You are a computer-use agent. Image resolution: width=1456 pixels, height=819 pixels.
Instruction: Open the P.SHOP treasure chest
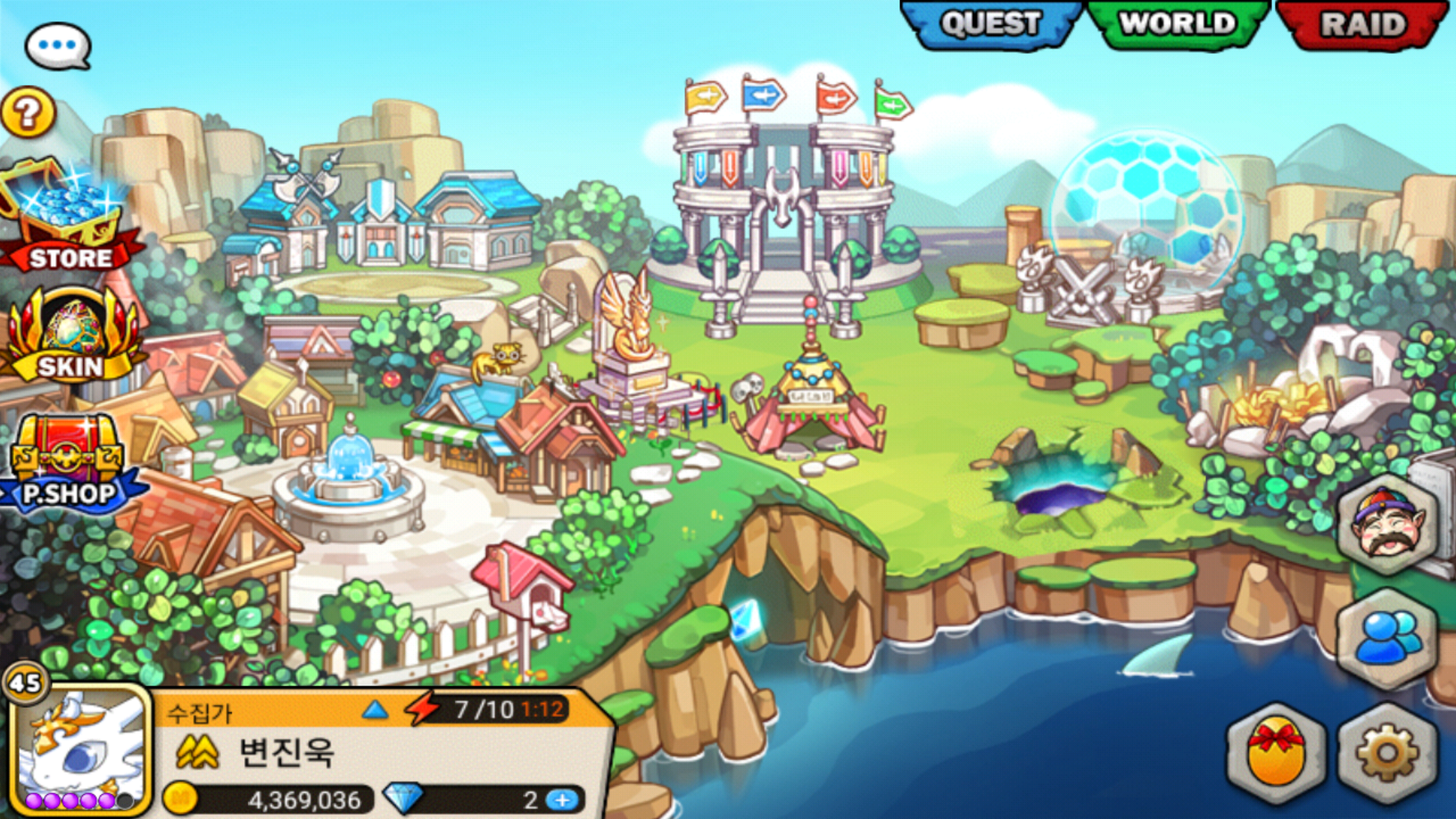point(68,464)
